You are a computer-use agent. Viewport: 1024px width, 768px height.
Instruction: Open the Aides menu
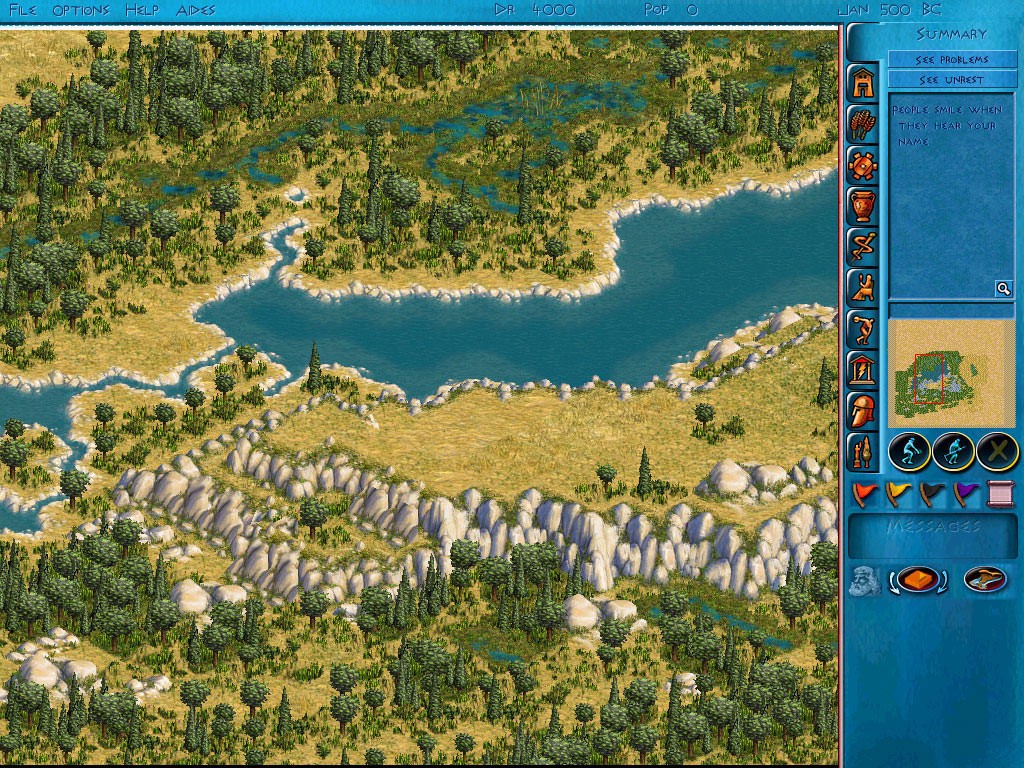[195, 10]
